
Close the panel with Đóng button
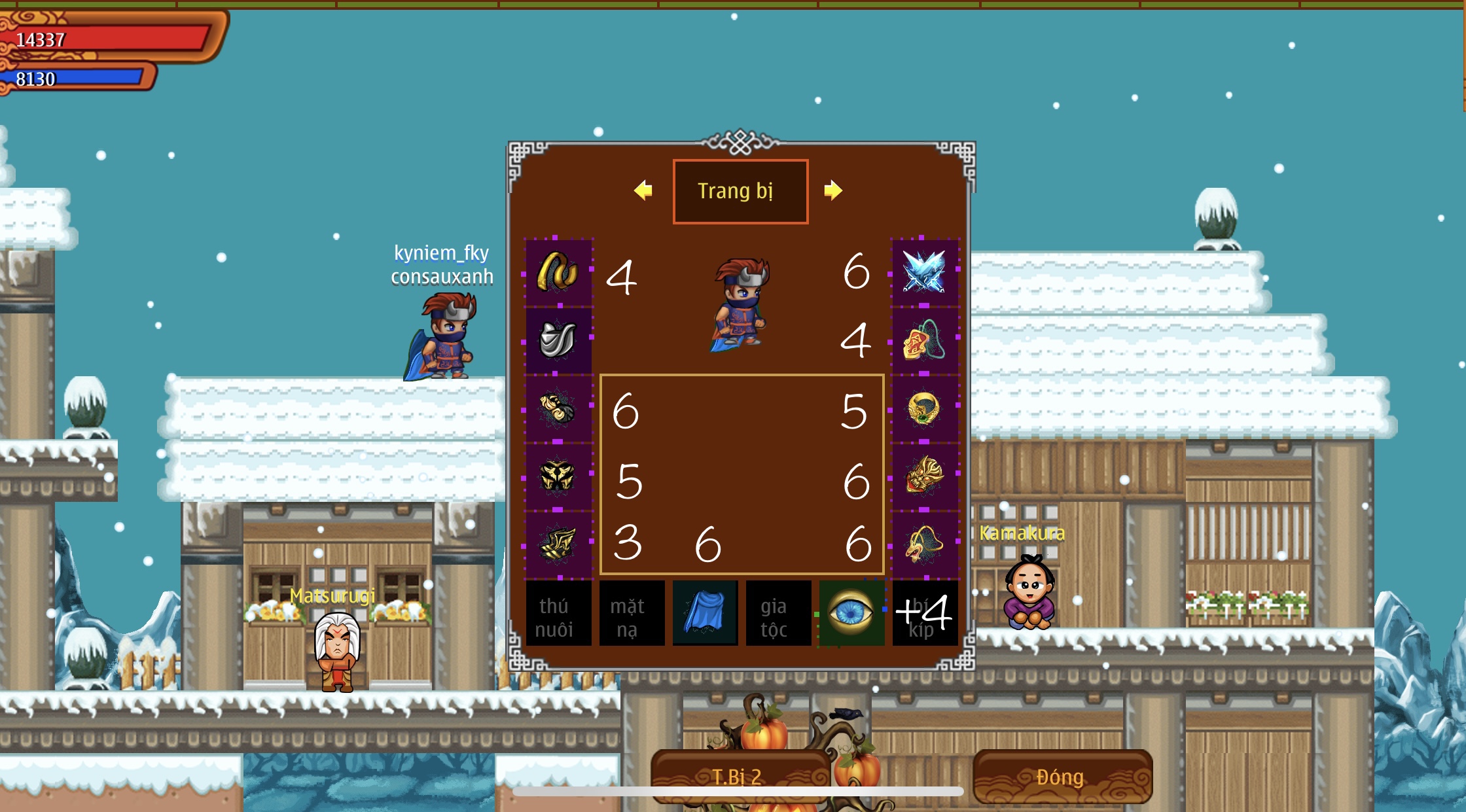(x=1062, y=777)
